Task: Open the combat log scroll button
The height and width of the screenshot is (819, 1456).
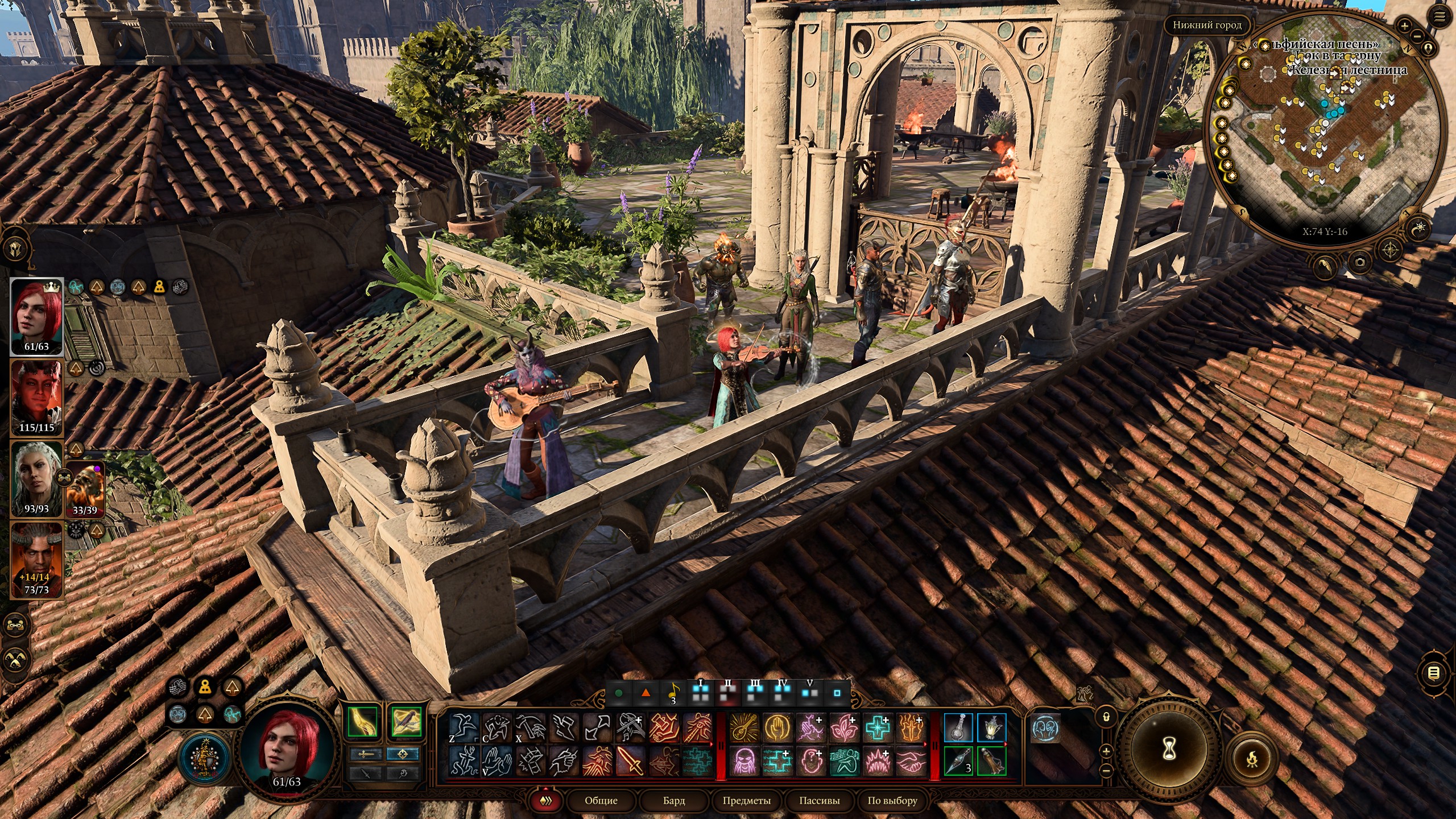Action: coord(1433,673)
